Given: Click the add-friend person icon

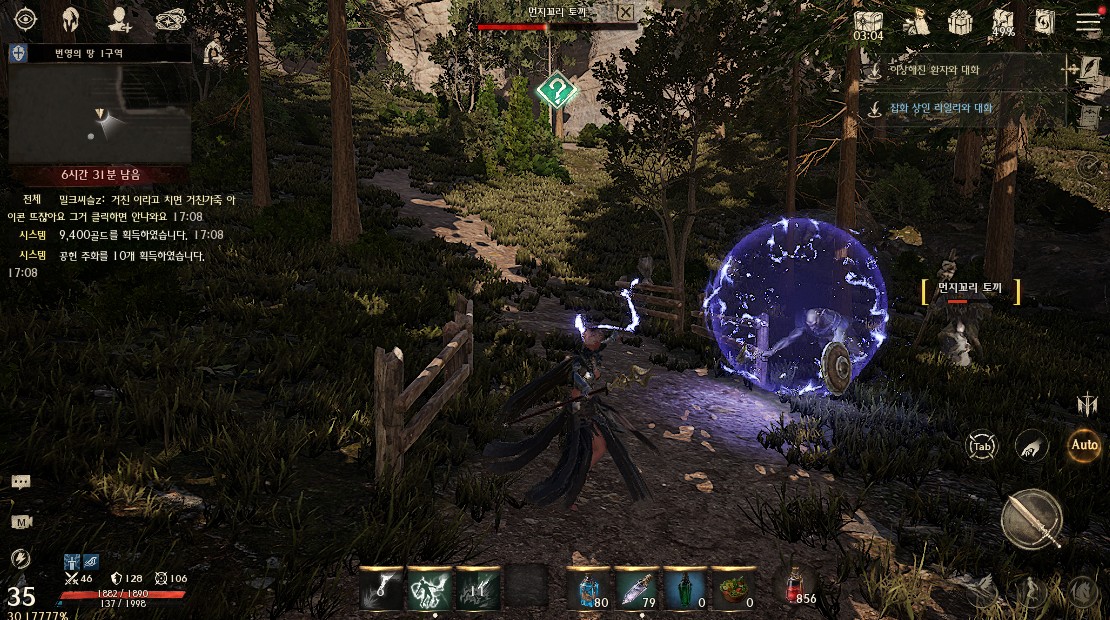Looking at the screenshot, I should [122, 20].
